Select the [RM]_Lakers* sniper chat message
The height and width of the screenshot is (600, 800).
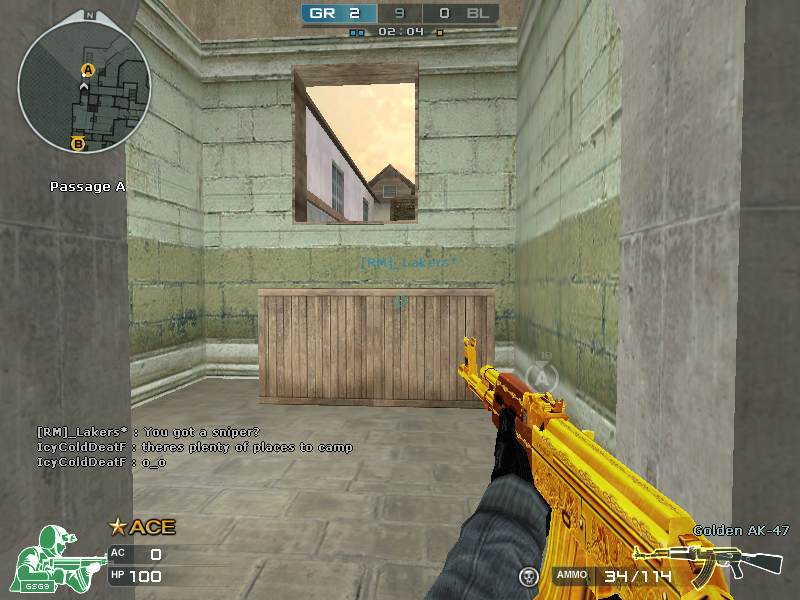pos(148,432)
